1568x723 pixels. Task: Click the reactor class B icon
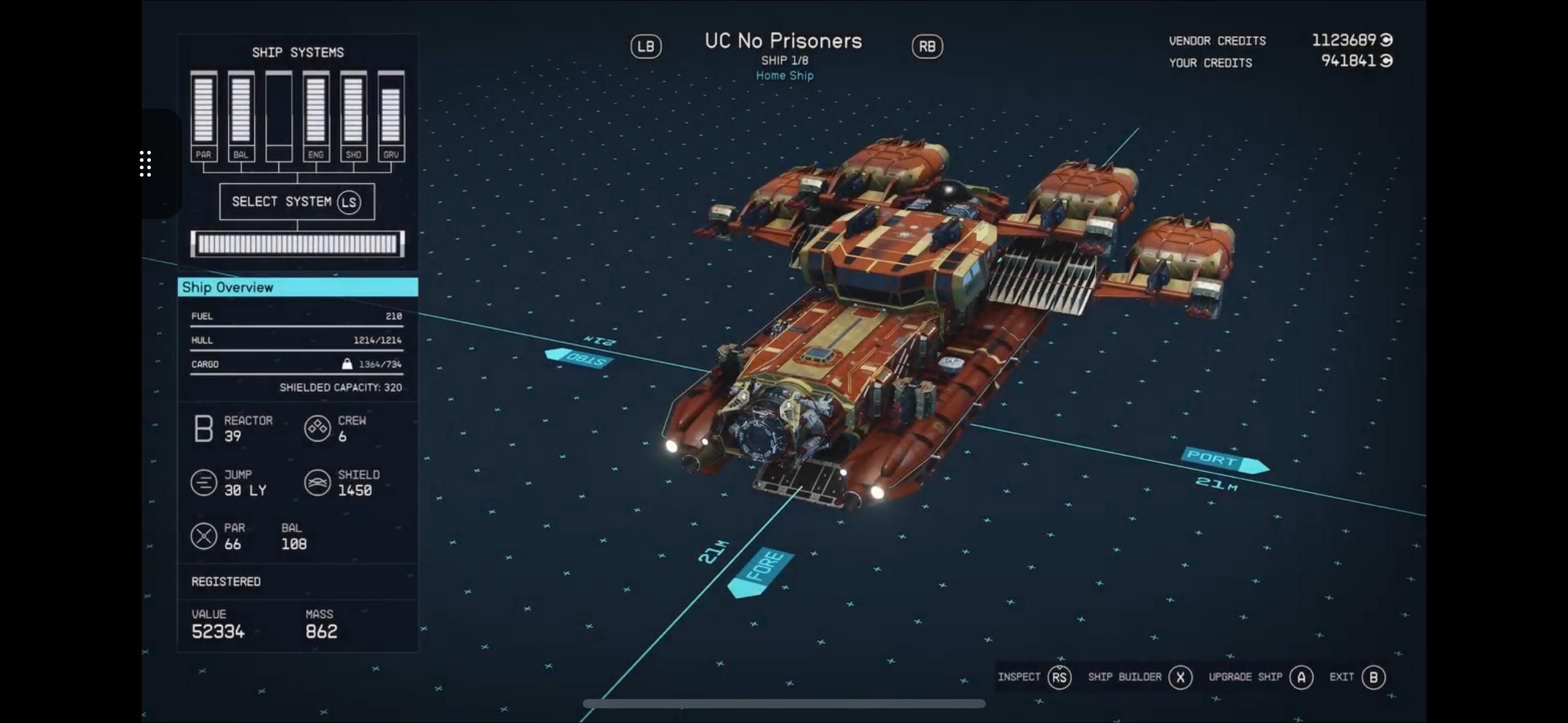click(x=204, y=429)
